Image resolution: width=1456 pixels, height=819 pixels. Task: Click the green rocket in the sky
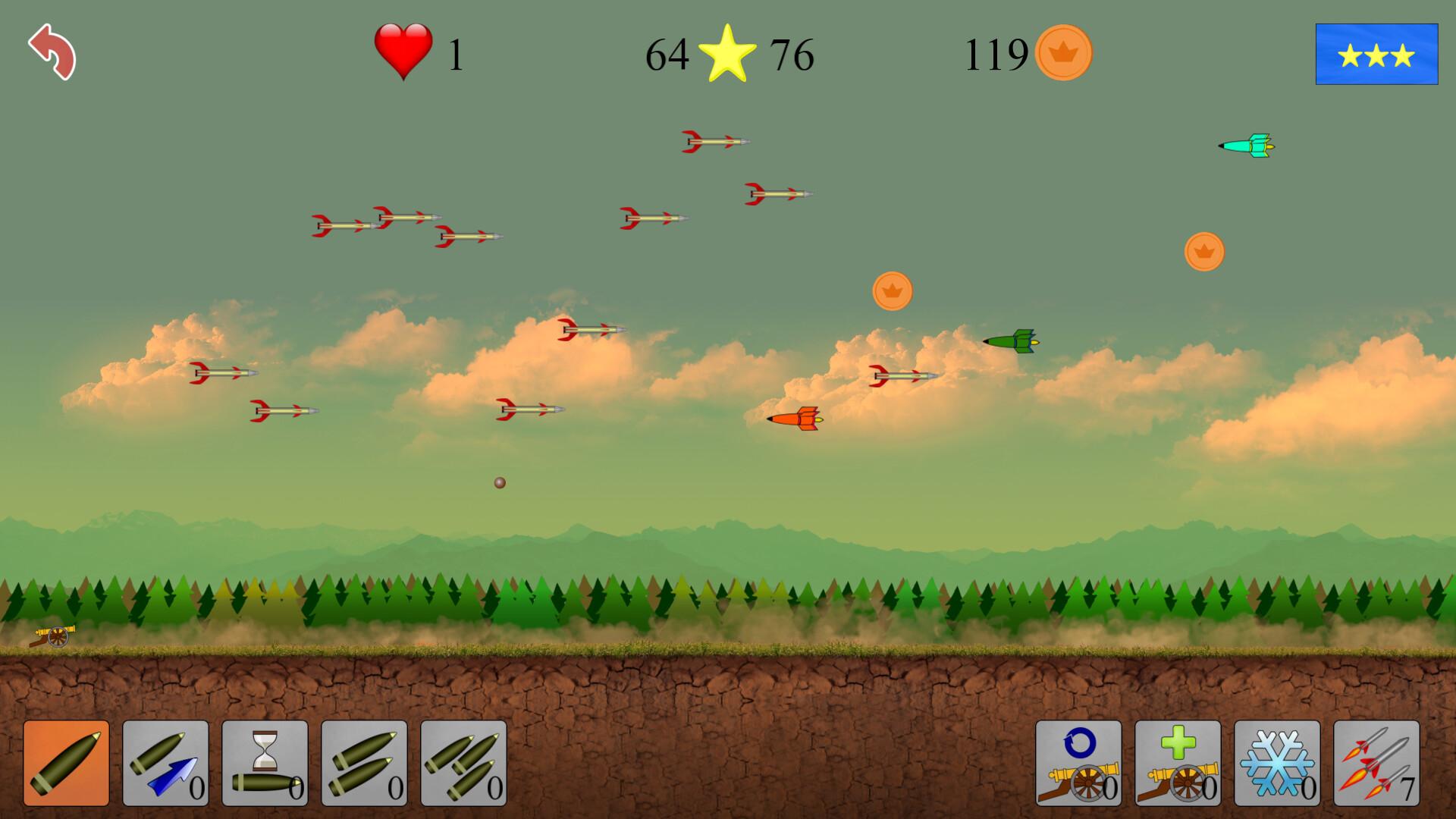point(1012,343)
